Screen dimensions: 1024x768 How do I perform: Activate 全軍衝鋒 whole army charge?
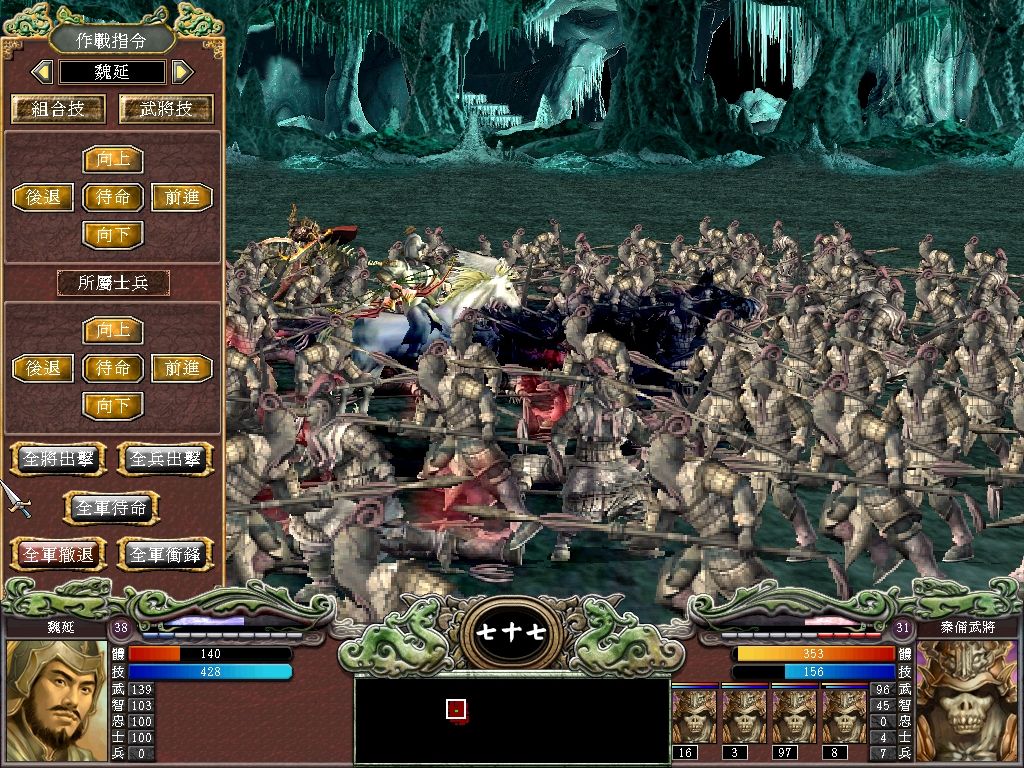pyautogui.click(x=166, y=554)
